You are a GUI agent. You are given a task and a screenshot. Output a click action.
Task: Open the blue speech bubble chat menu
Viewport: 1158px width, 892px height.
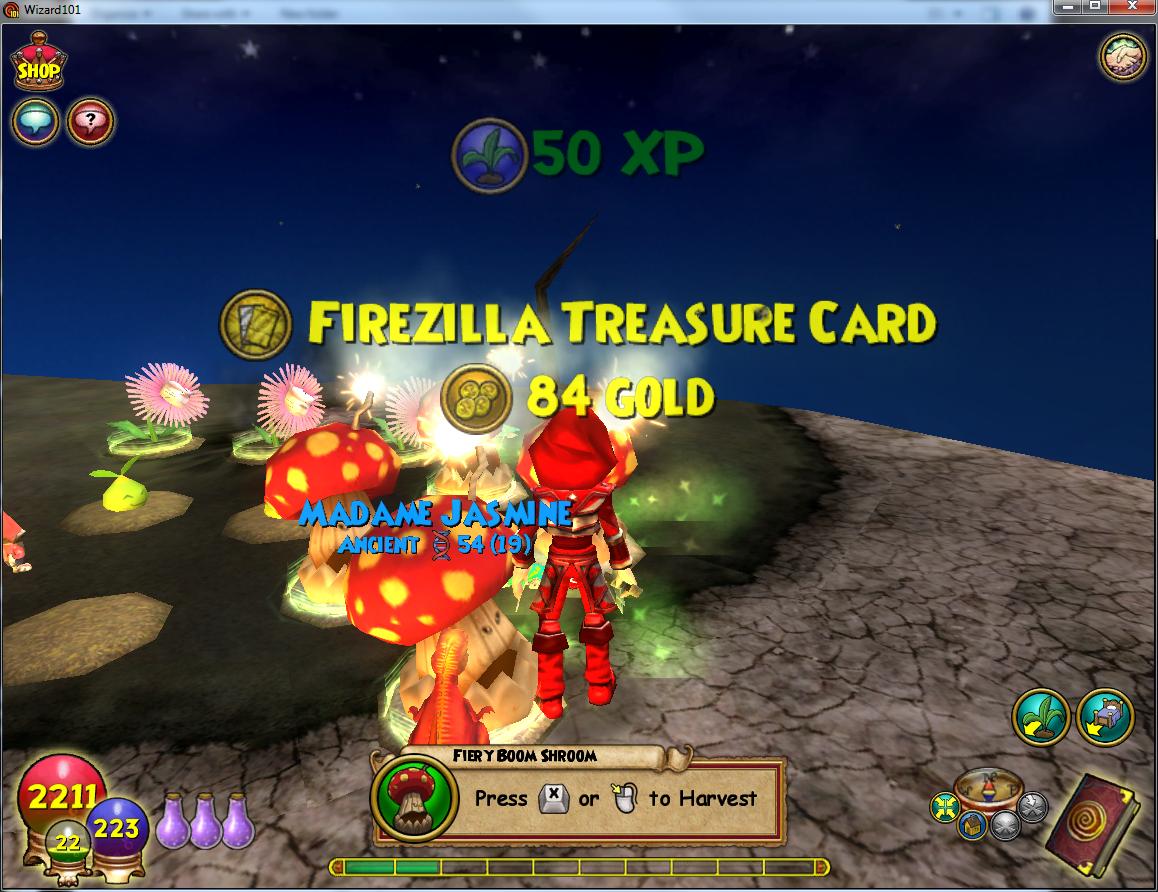click(35, 123)
